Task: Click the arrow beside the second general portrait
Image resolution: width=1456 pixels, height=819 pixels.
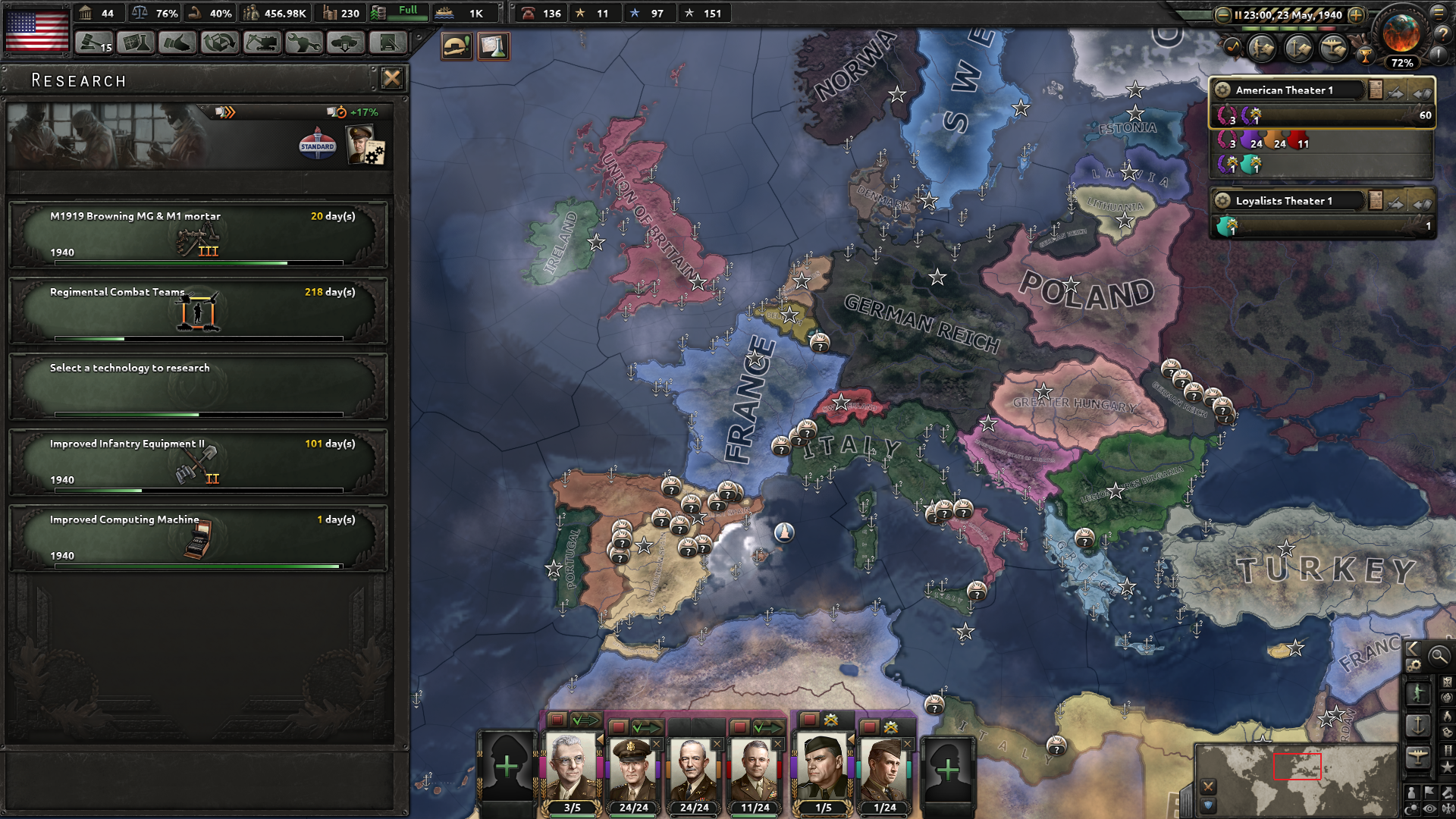Action: [x=600, y=740]
